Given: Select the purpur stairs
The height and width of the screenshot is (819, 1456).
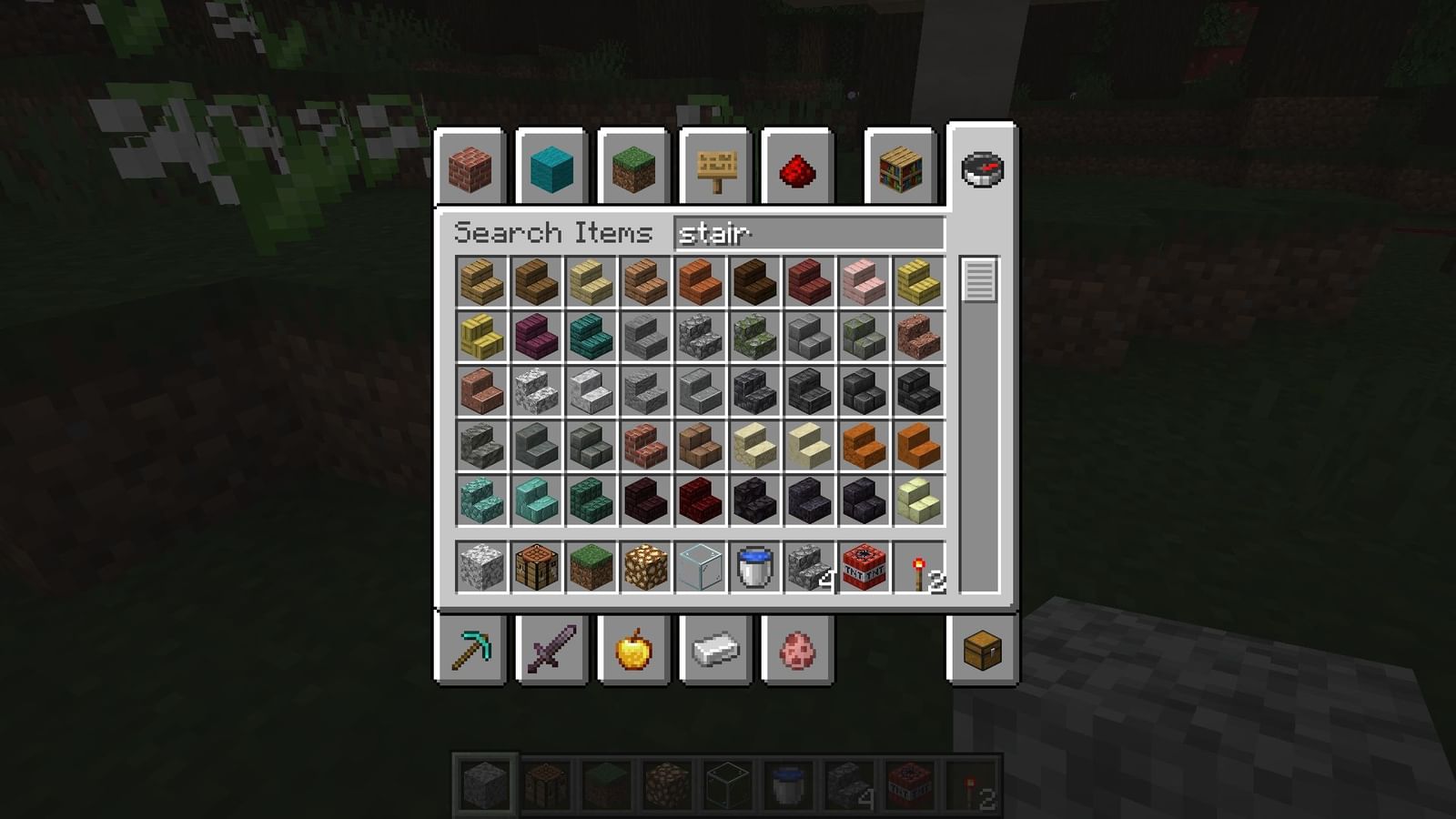Looking at the screenshot, I should [x=534, y=336].
